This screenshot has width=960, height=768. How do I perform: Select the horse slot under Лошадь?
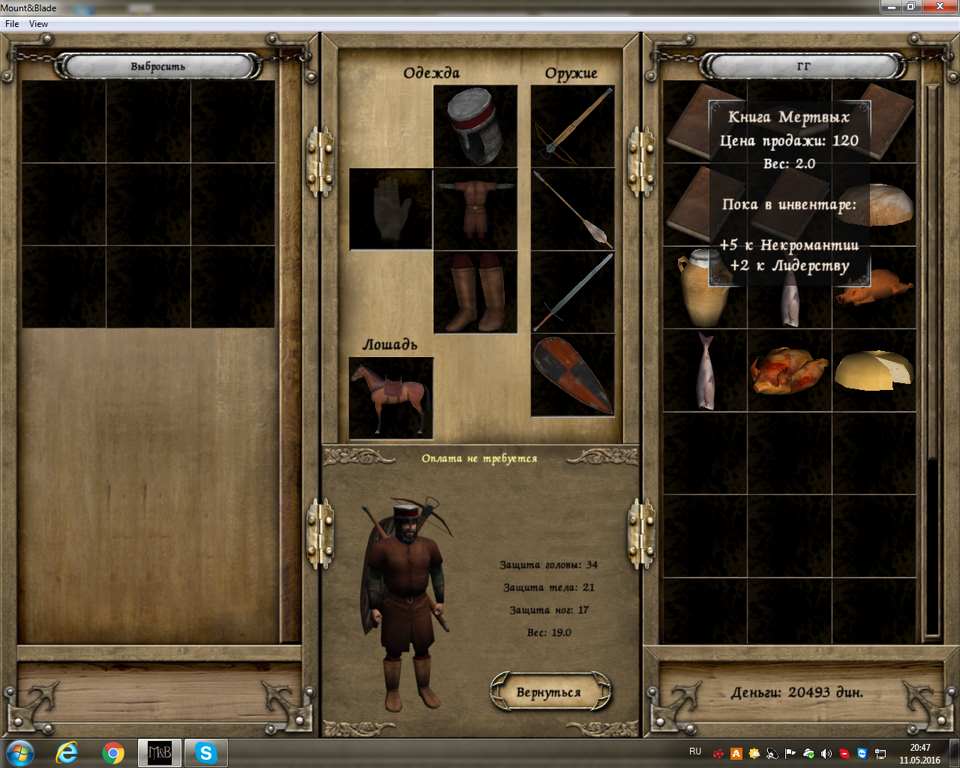391,397
